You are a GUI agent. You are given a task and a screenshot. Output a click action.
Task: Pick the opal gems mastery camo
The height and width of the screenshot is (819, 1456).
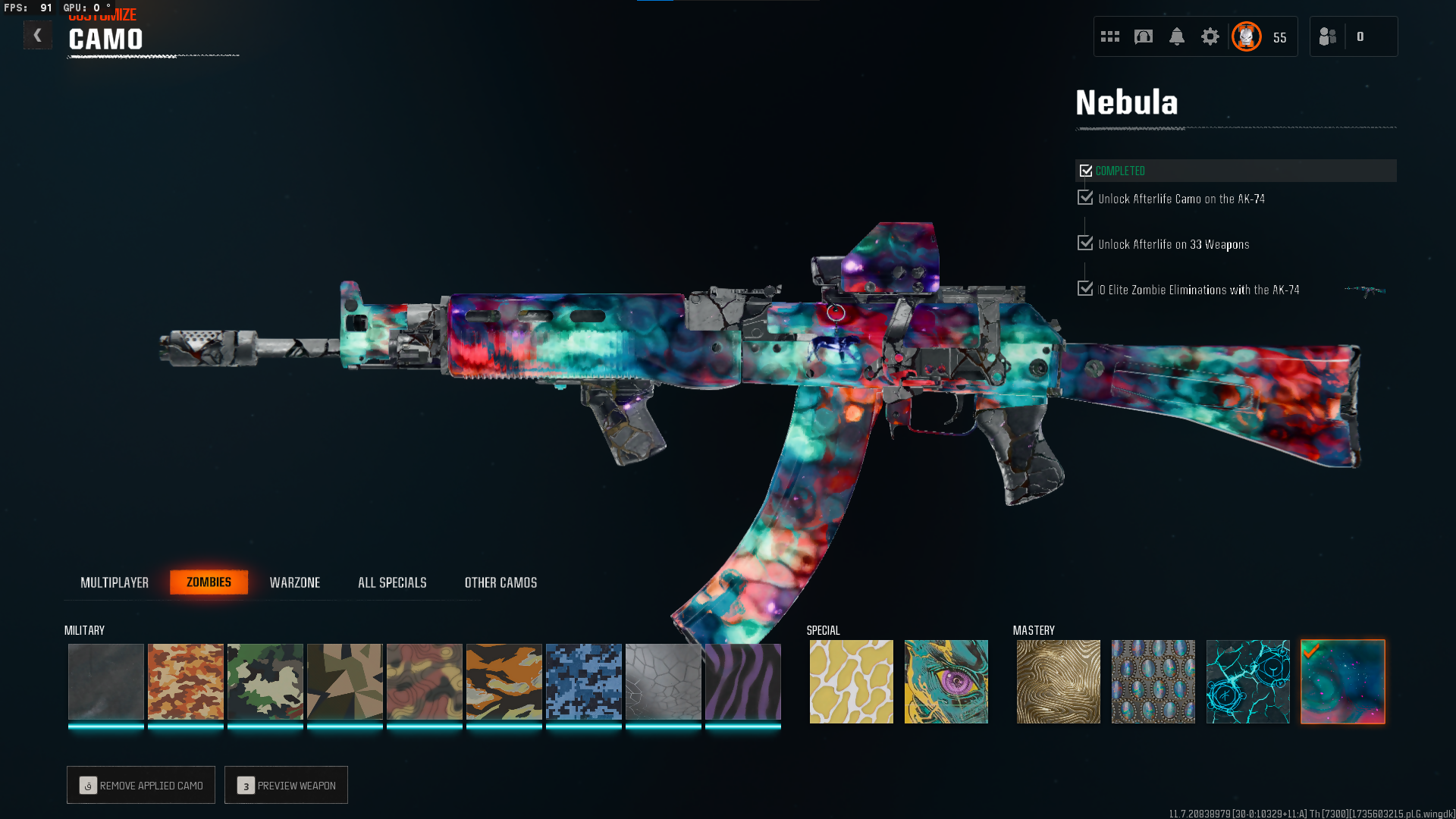tap(1153, 682)
